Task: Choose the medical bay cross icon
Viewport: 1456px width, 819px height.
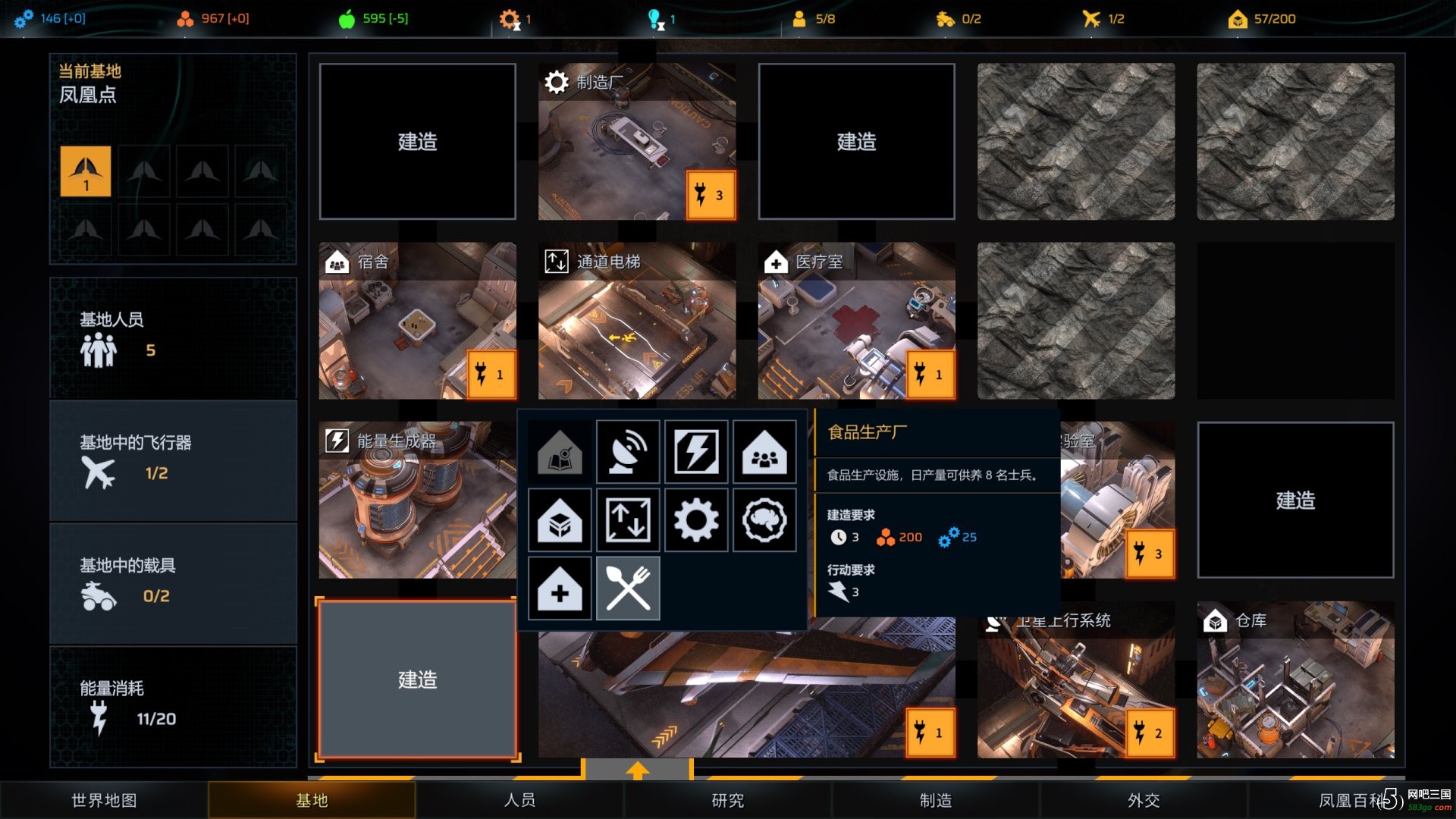Action: click(x=560, y=588)
